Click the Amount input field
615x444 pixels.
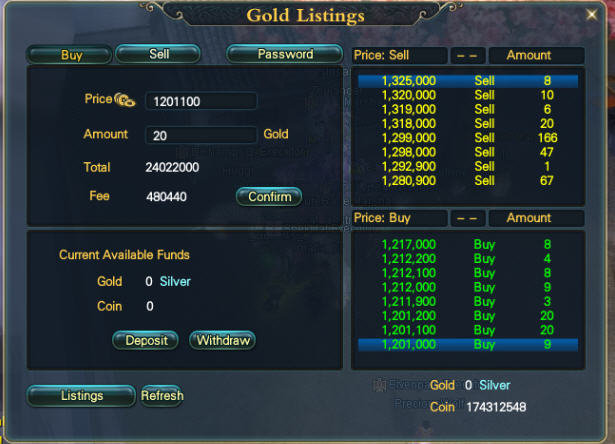(201, 135)
